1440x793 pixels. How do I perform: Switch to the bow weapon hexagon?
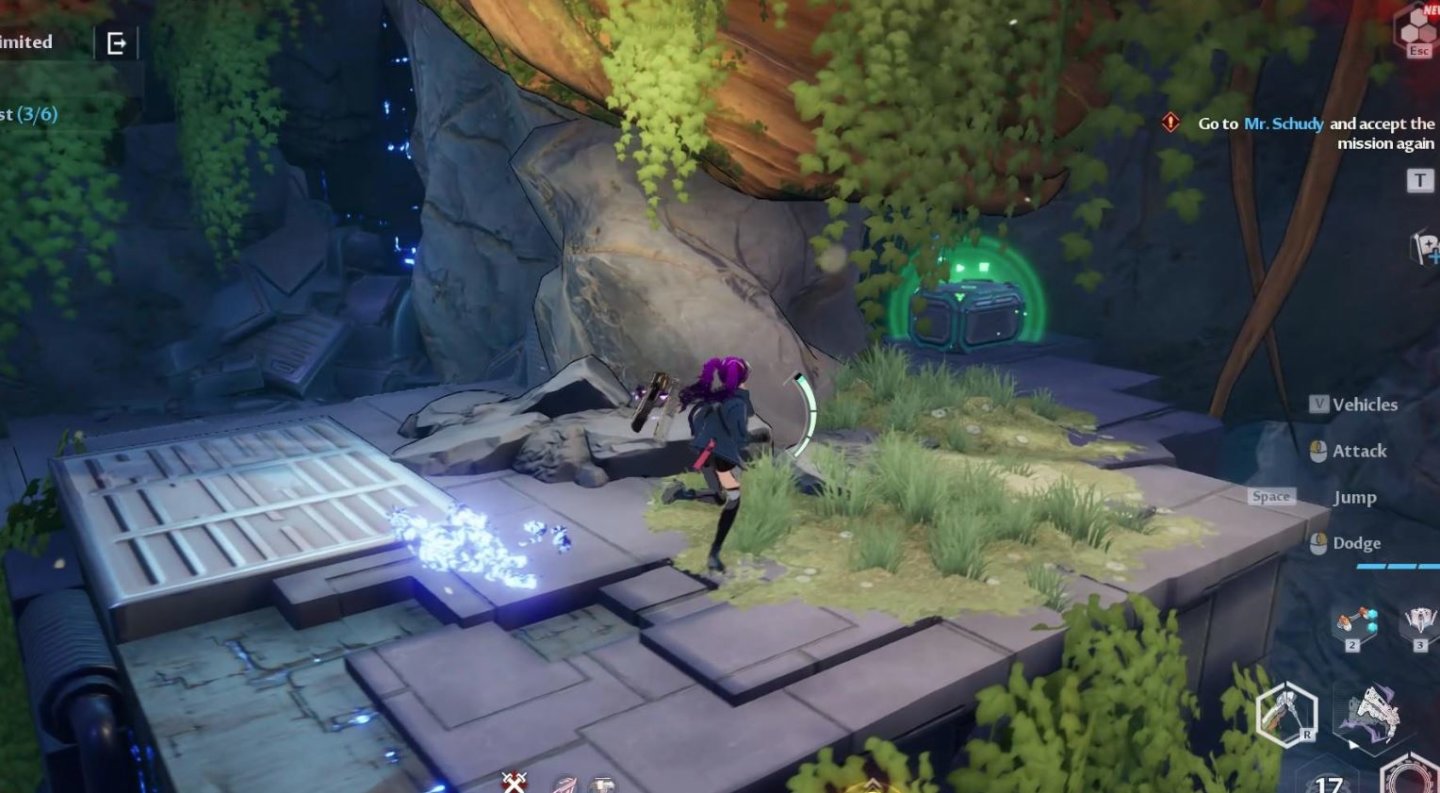(1286, 713)
